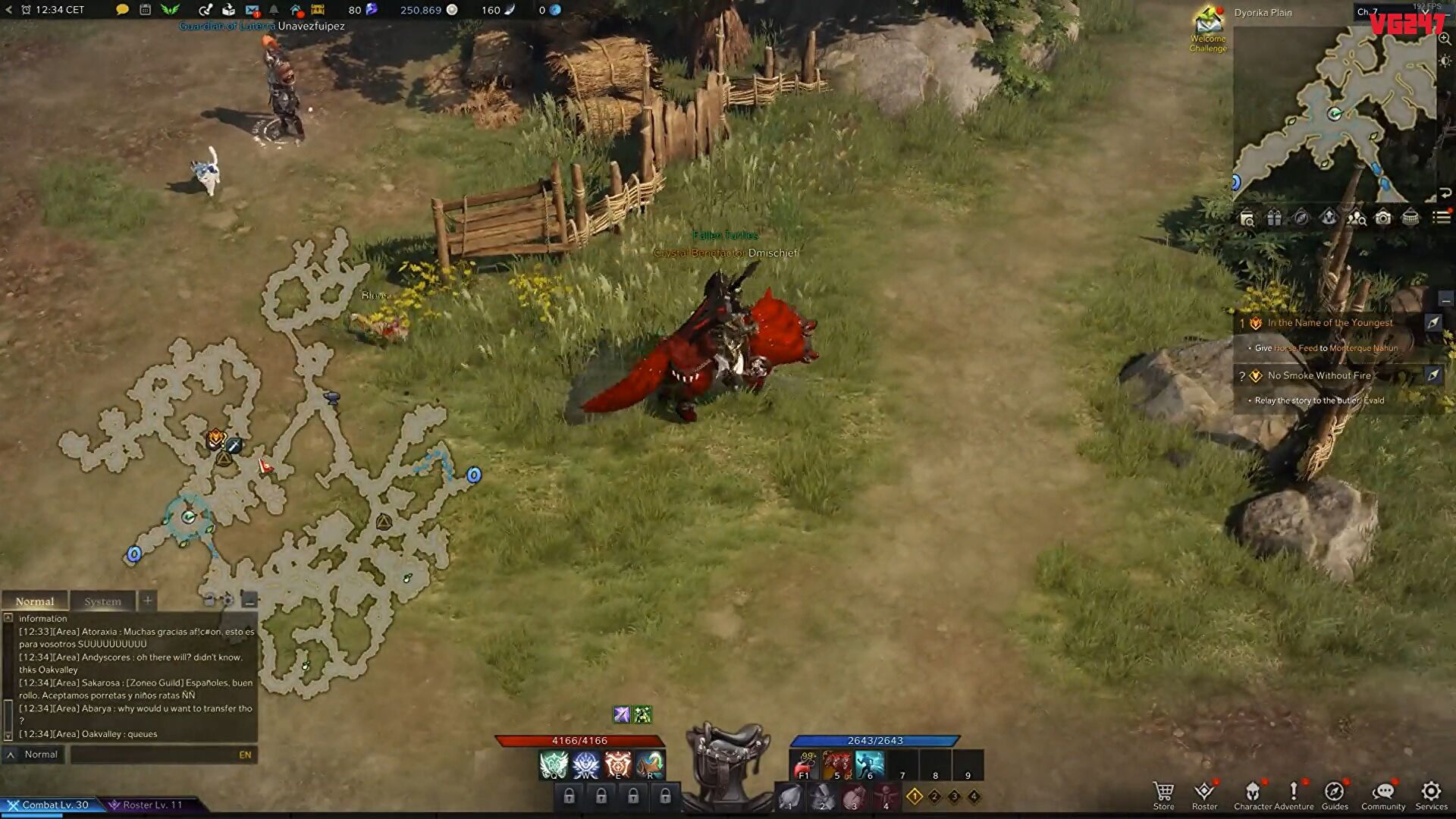
Task: Switch to the System chat tab
Action: coord(102,601)
